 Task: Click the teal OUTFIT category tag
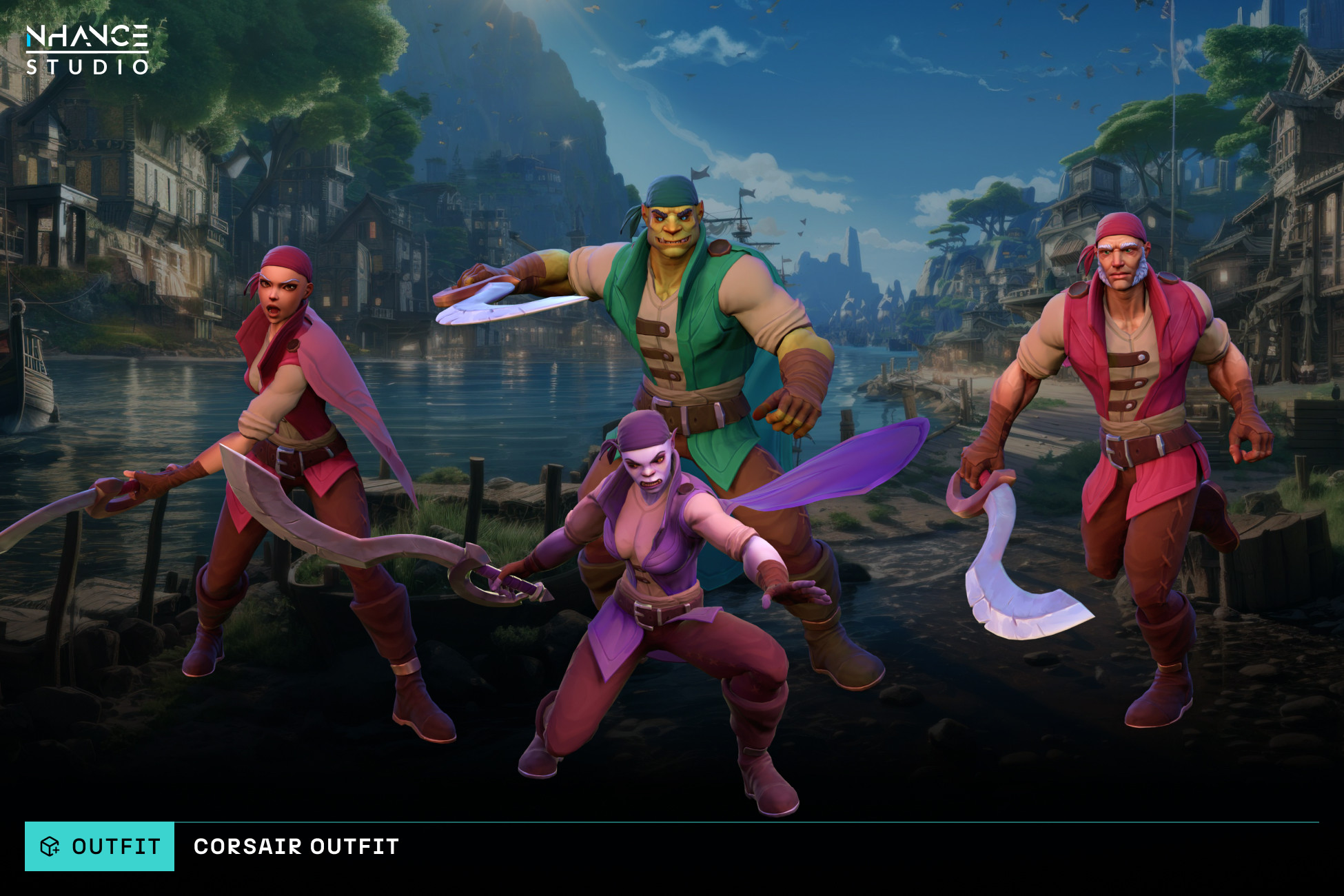100,846
